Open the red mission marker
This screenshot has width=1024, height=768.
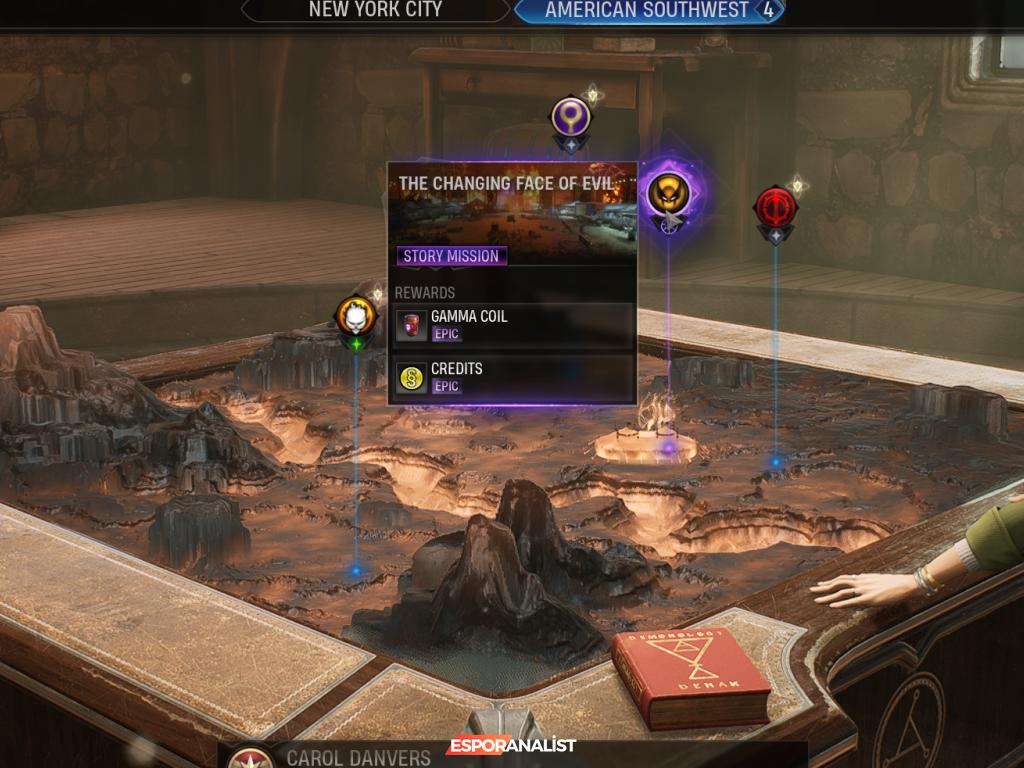tap(775, 207)
